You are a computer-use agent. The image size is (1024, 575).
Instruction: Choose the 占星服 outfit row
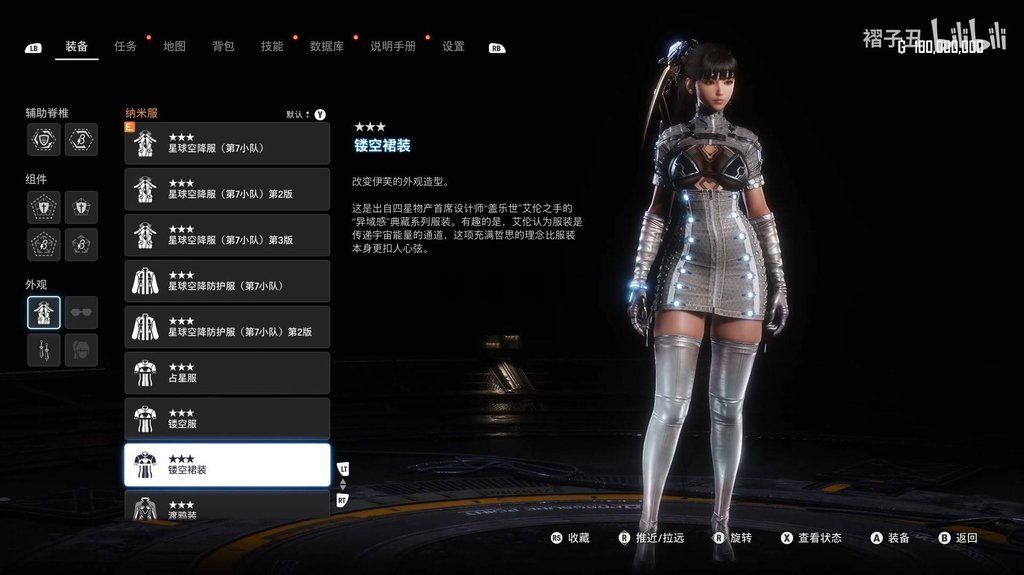coord(227,373)
